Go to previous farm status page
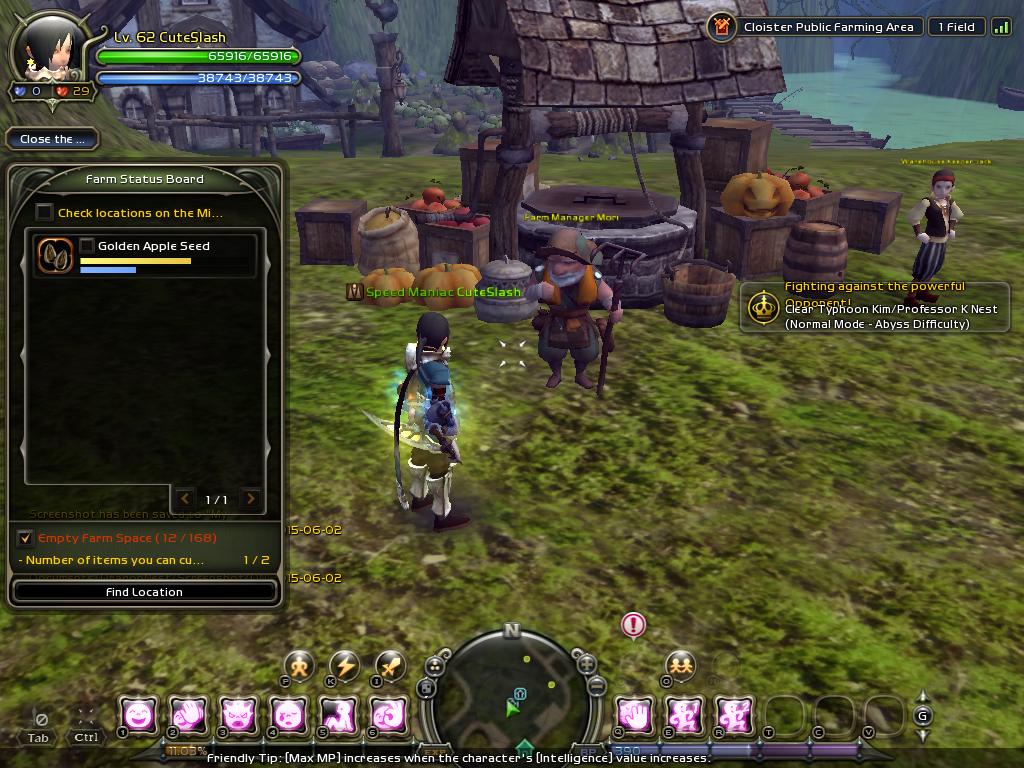1024x768 pixels. [185, 498]
